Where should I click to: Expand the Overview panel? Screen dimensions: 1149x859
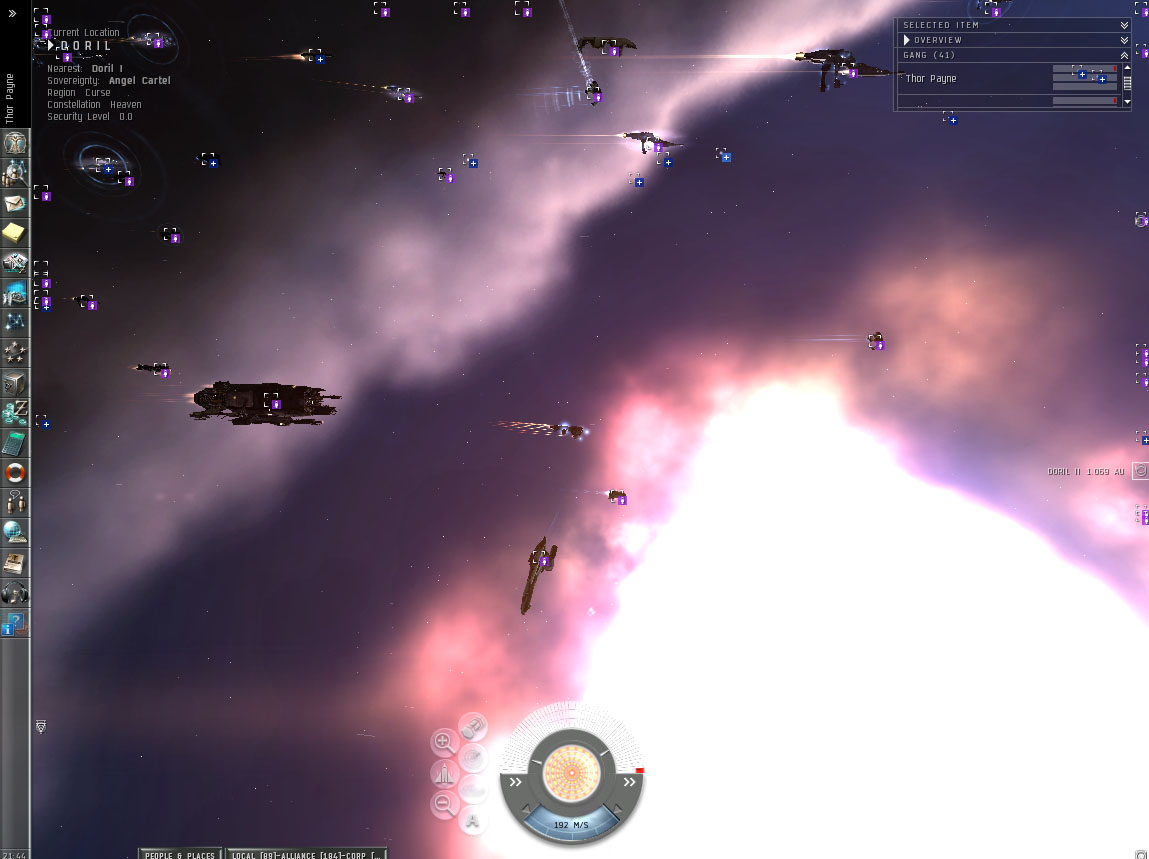pos(1124,40)
